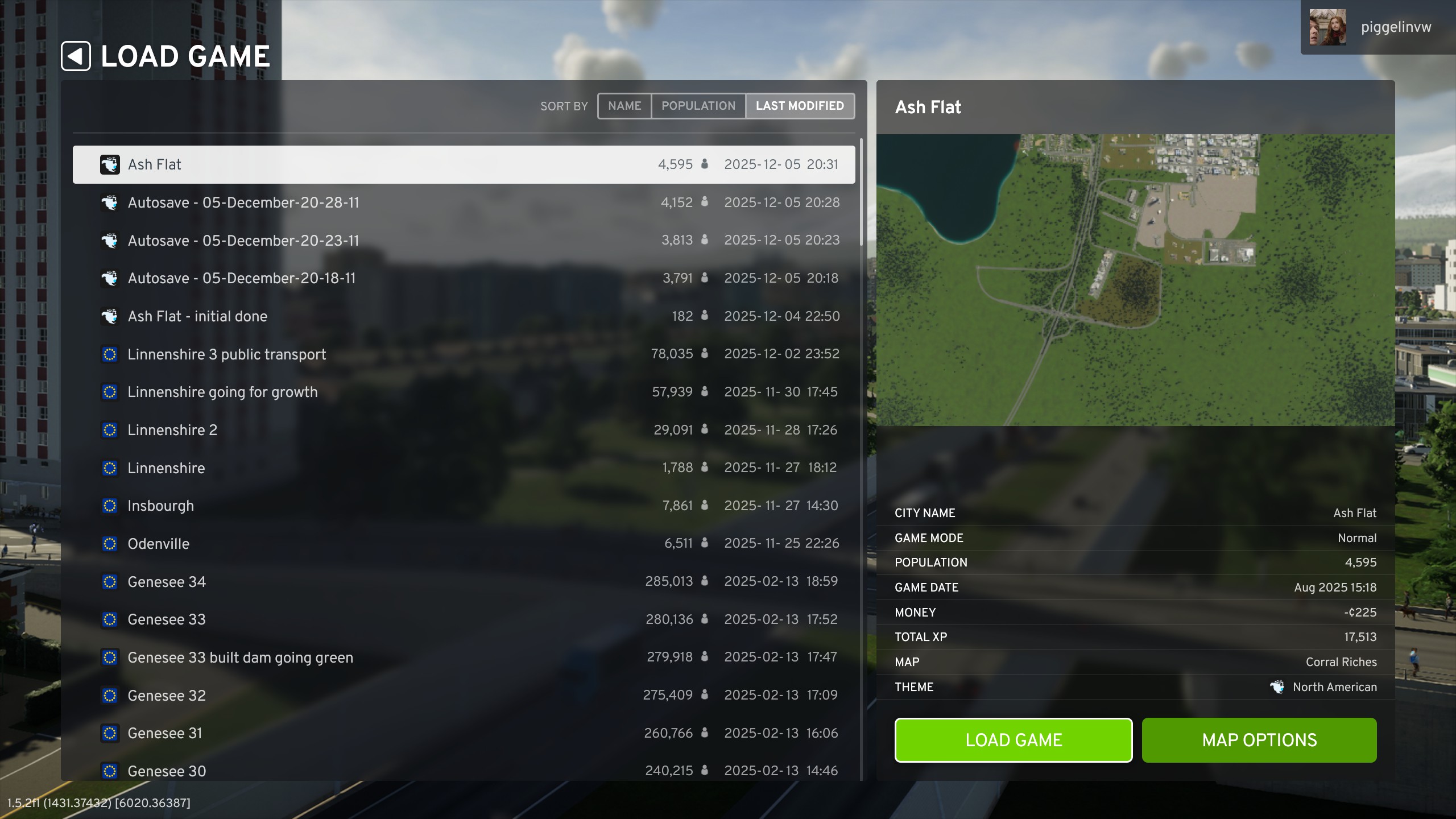Switch to the LAST MODIFIED tab

click(x=799, y=106)
